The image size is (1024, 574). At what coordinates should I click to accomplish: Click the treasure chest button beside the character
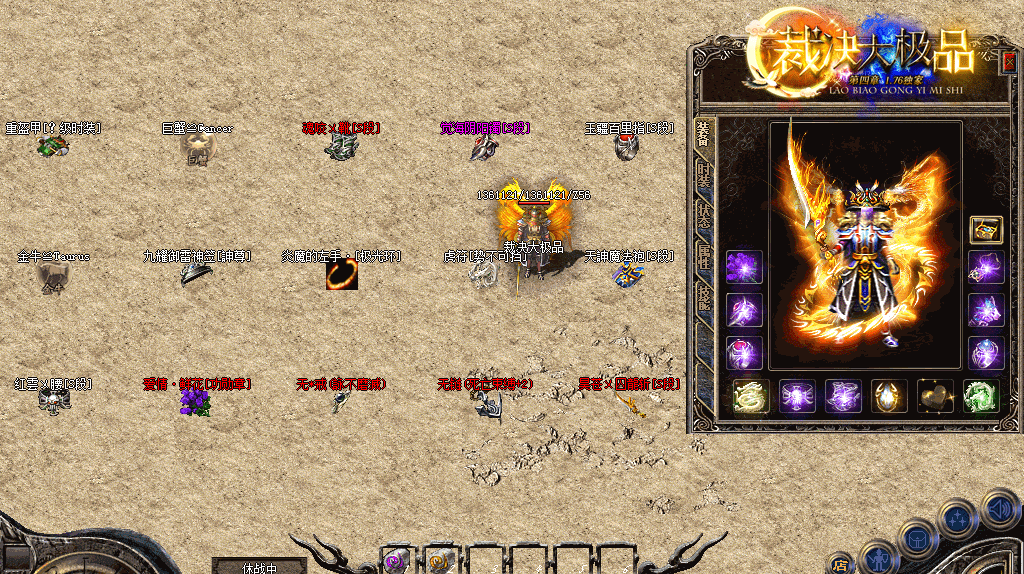click(x=986, y=229)
